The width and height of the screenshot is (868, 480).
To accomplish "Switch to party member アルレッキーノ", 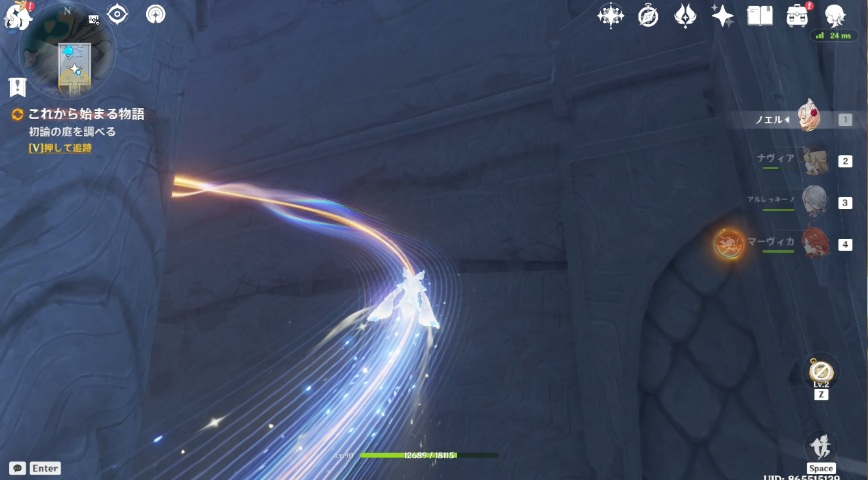I will (x=815, y=201).
